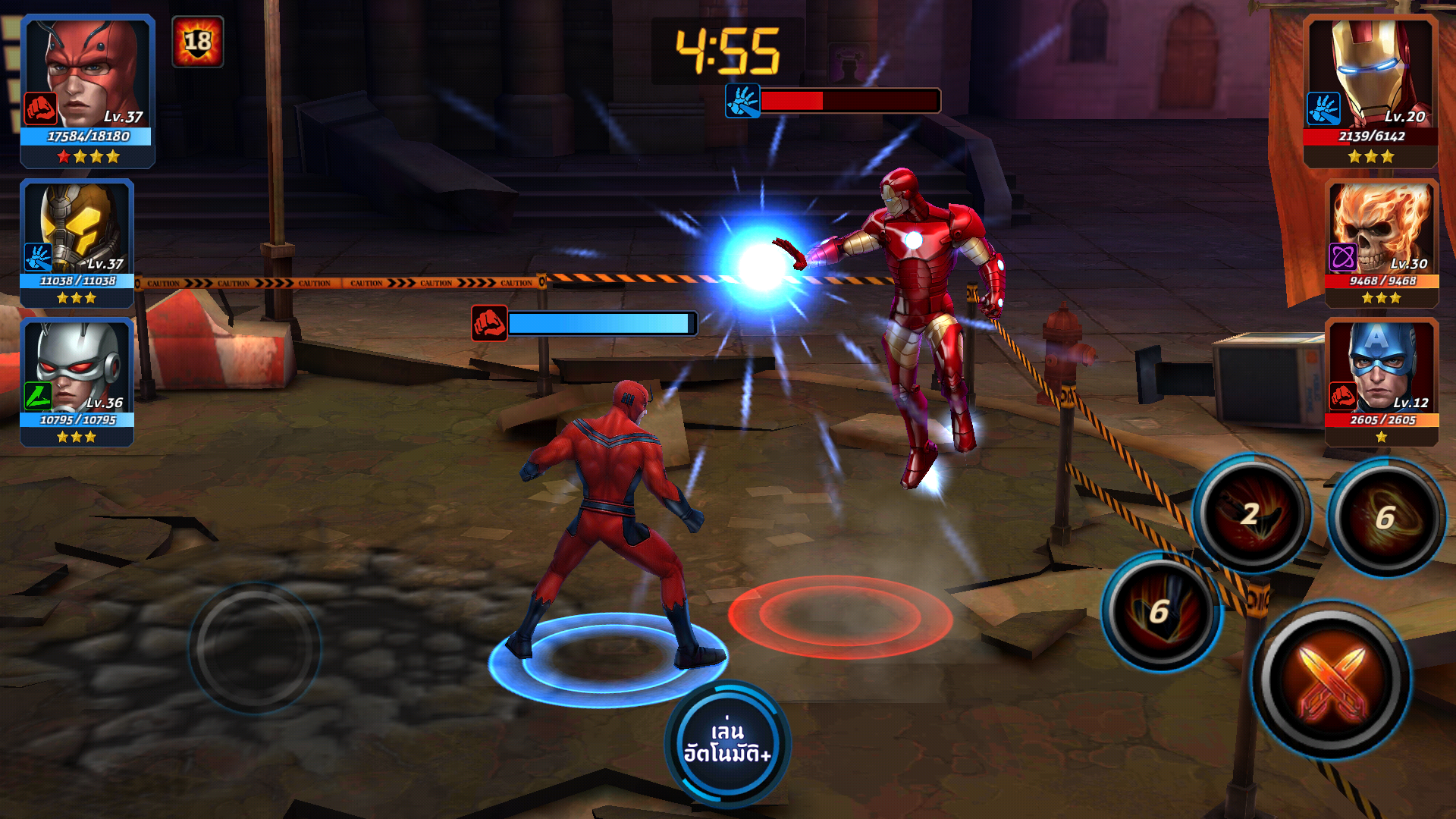Tag in Ant-Man Lv.36 portrait
Image resolution: width=1456 pixels, height=819 pixels.
pyautogui.click(x=77, y=381)
